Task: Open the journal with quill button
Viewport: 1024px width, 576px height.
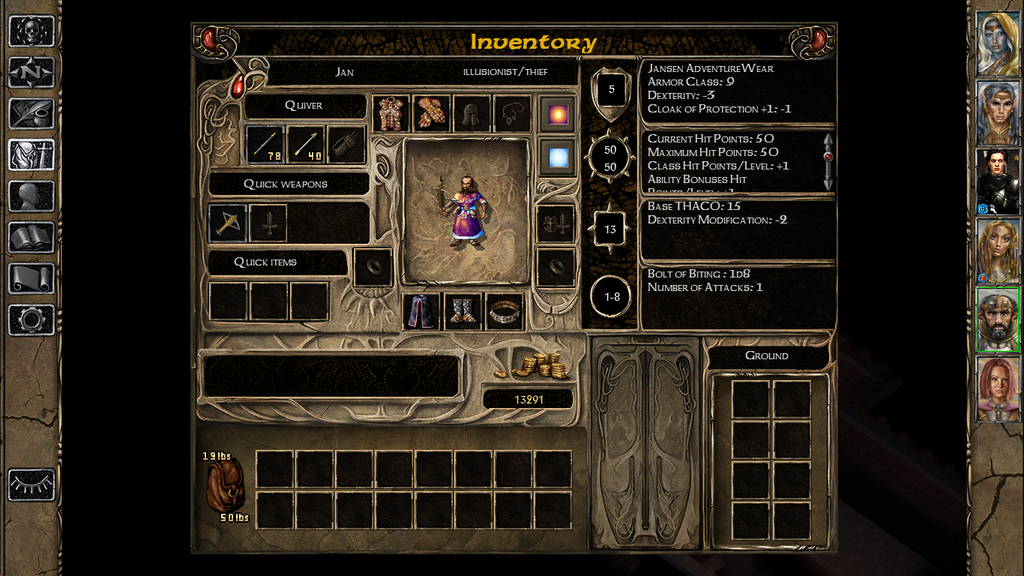Action: [31, 113]
